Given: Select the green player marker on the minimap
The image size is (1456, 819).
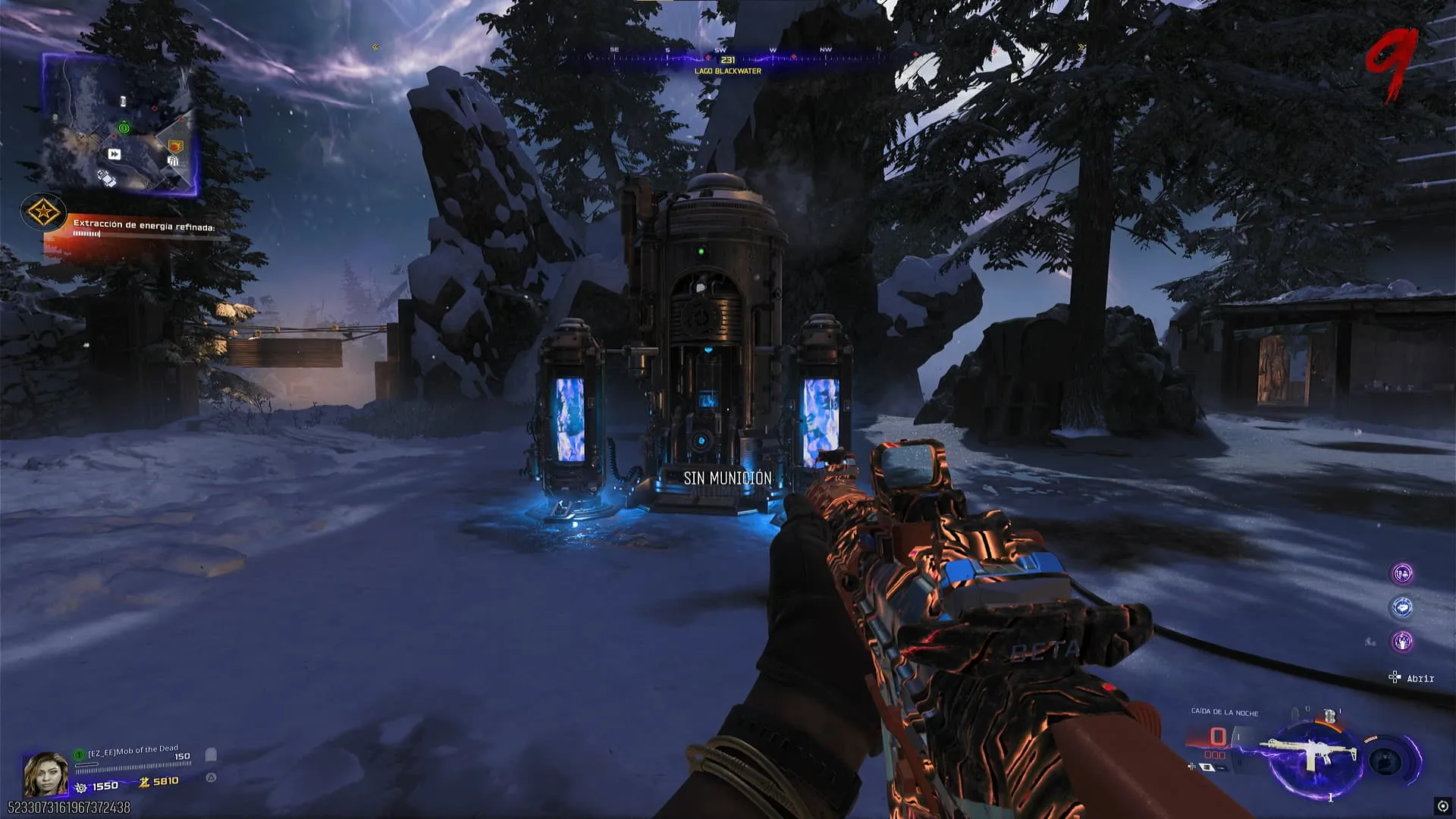Looking at the screenshot, I should click(x=124, y=128).
